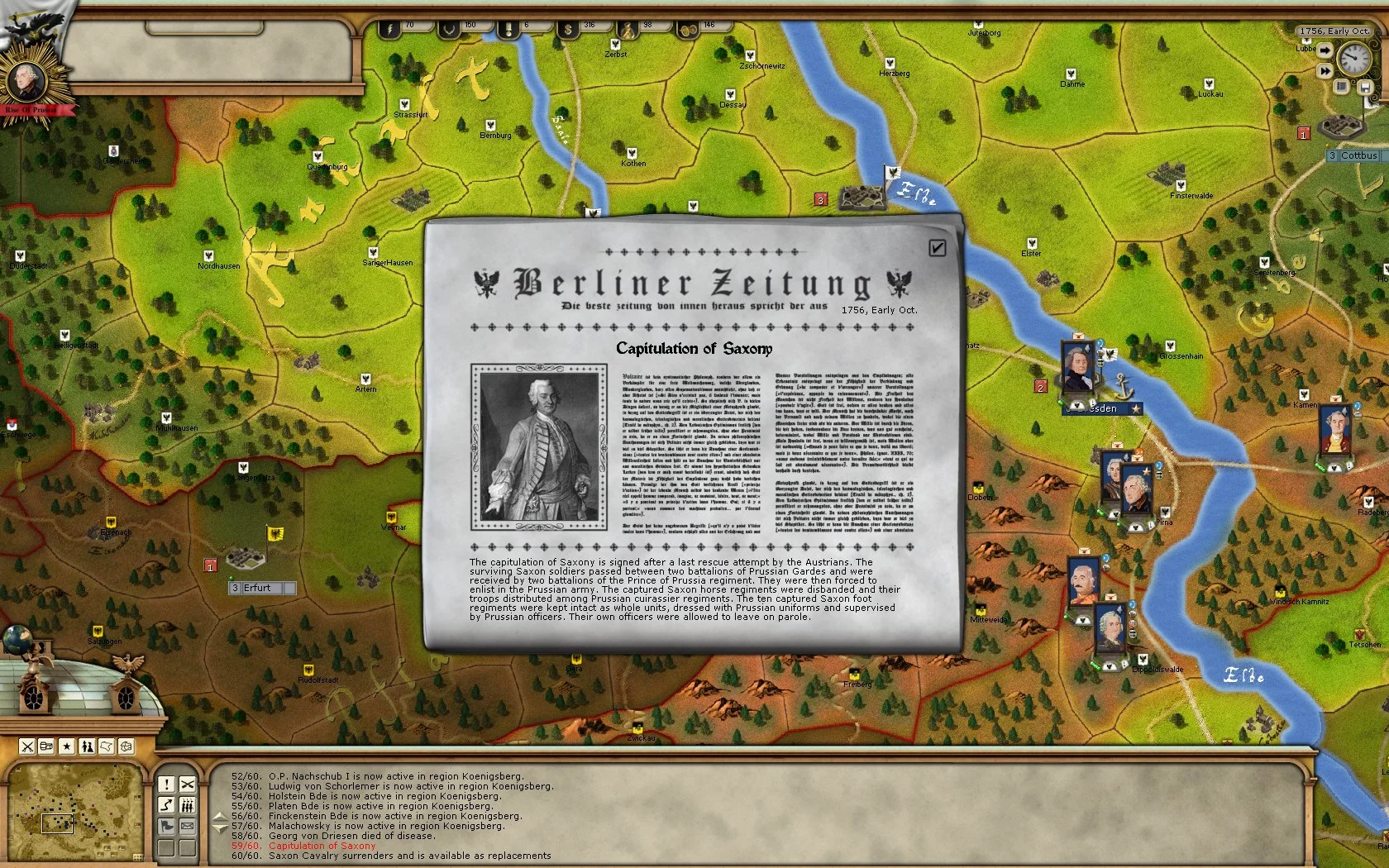
Task: Open the ledger book icon in the bottom toolbar
Action: [46, 746]
